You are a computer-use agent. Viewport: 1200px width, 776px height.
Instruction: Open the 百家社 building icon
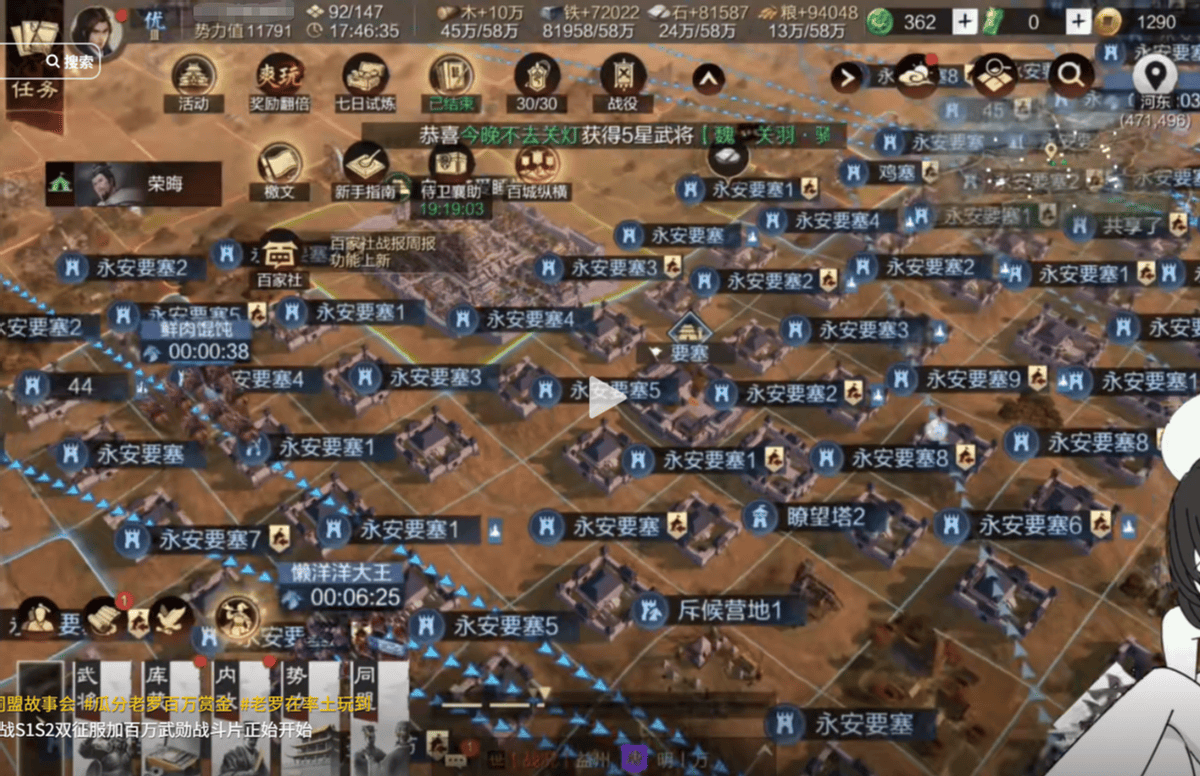pyautogui.click(x=280, y=257)
